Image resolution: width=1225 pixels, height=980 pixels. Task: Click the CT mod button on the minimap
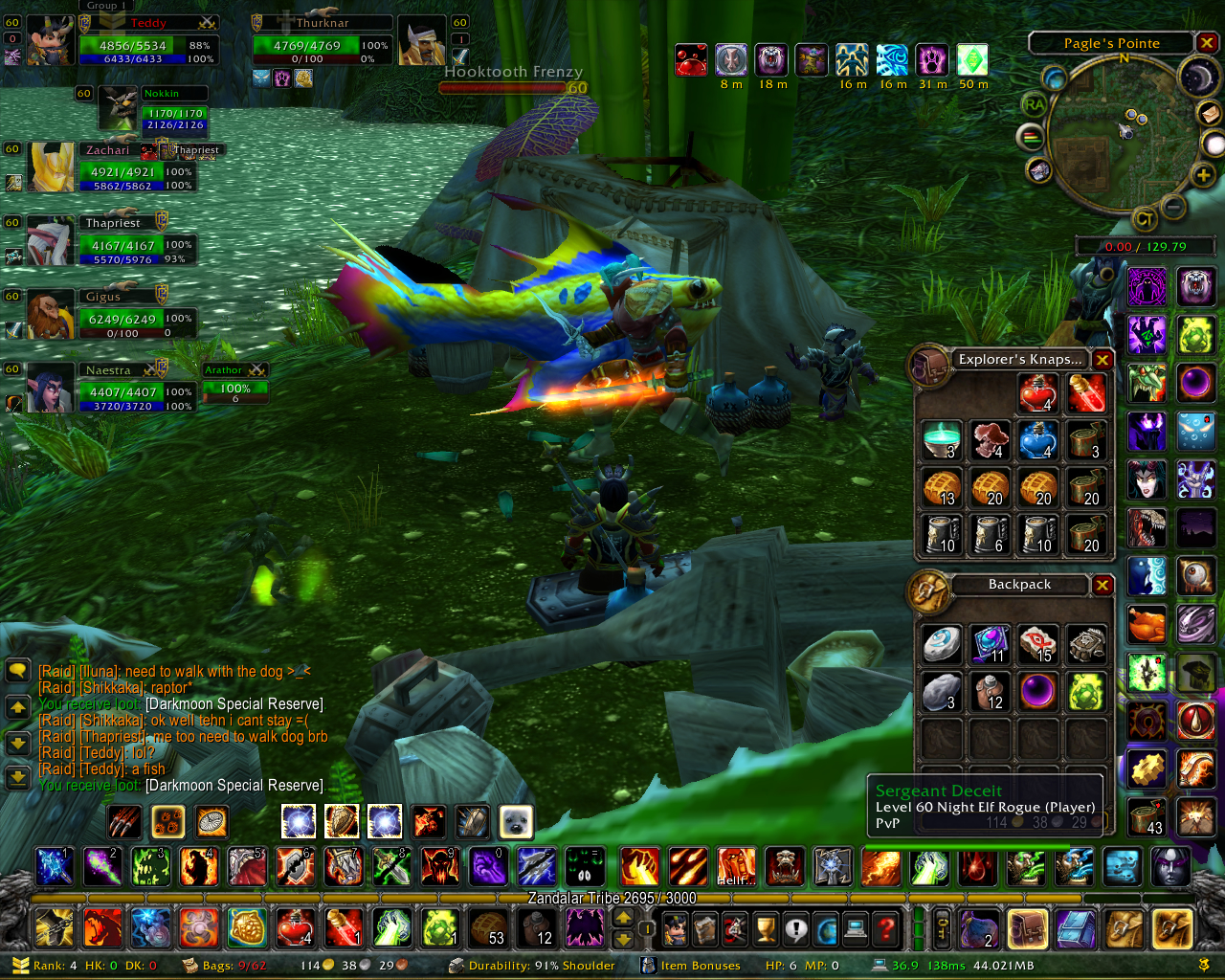[x=1144, y=220]
